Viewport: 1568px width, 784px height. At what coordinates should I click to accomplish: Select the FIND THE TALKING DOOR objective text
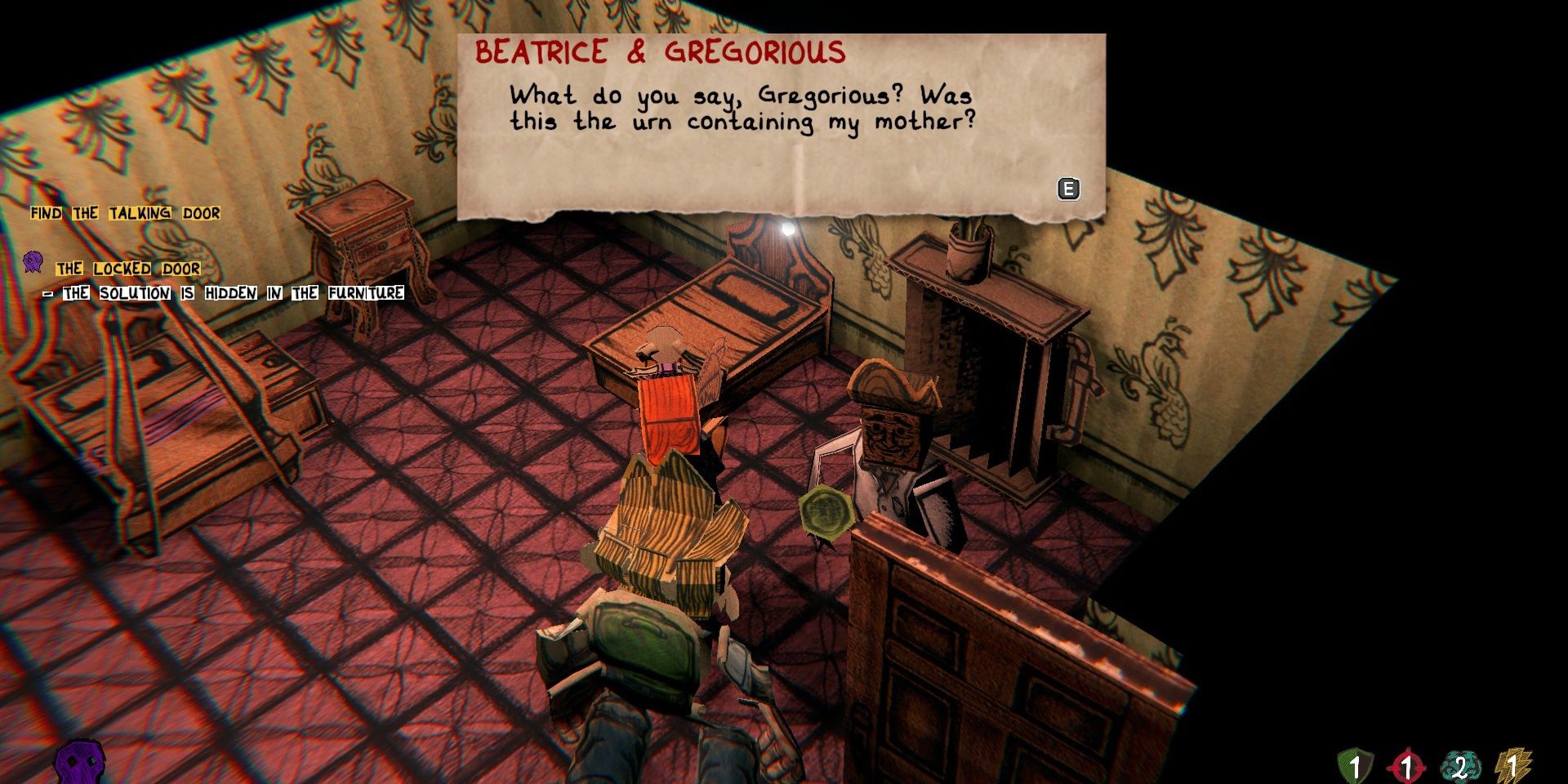click(x=124, y=212)
